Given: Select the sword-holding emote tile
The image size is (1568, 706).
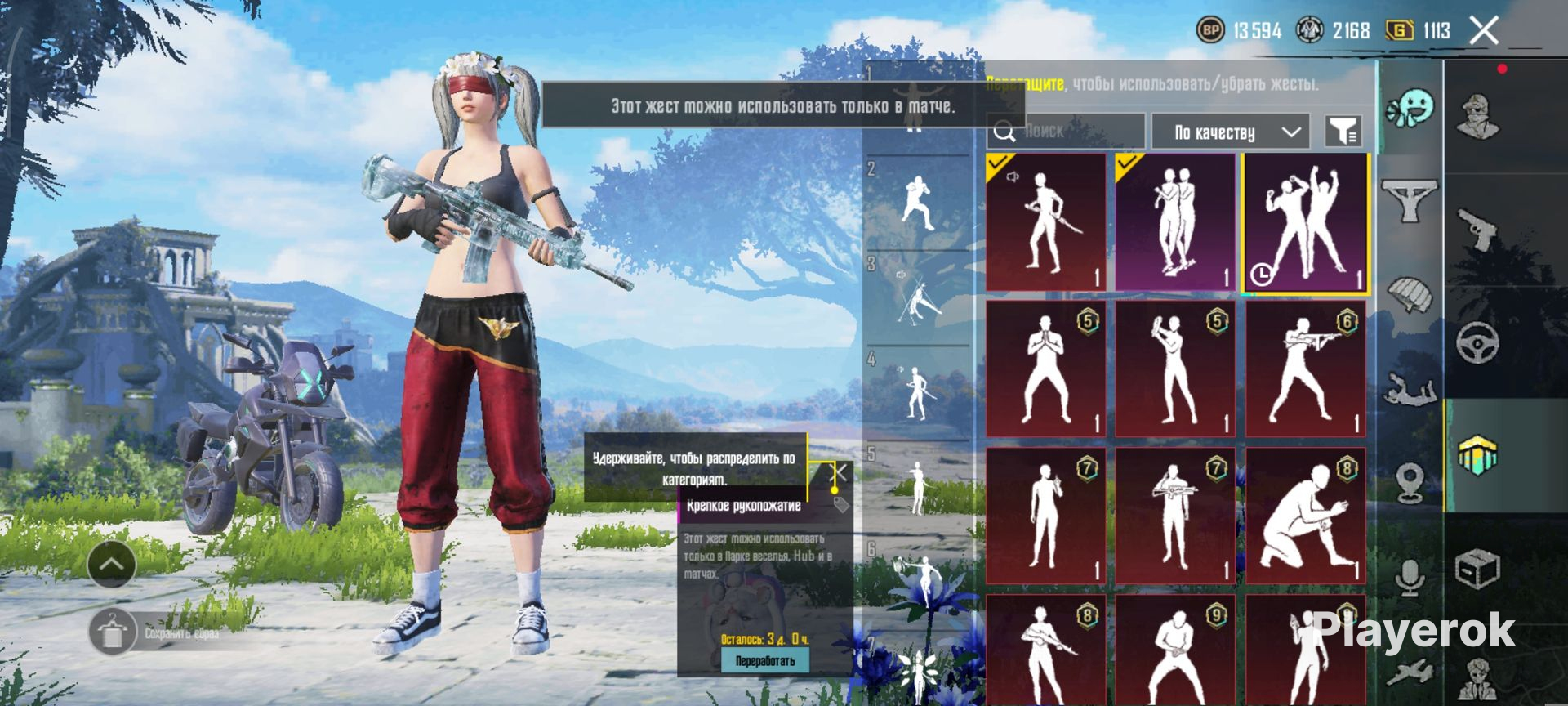Looking at the screenshot, I should point(1045,222).
